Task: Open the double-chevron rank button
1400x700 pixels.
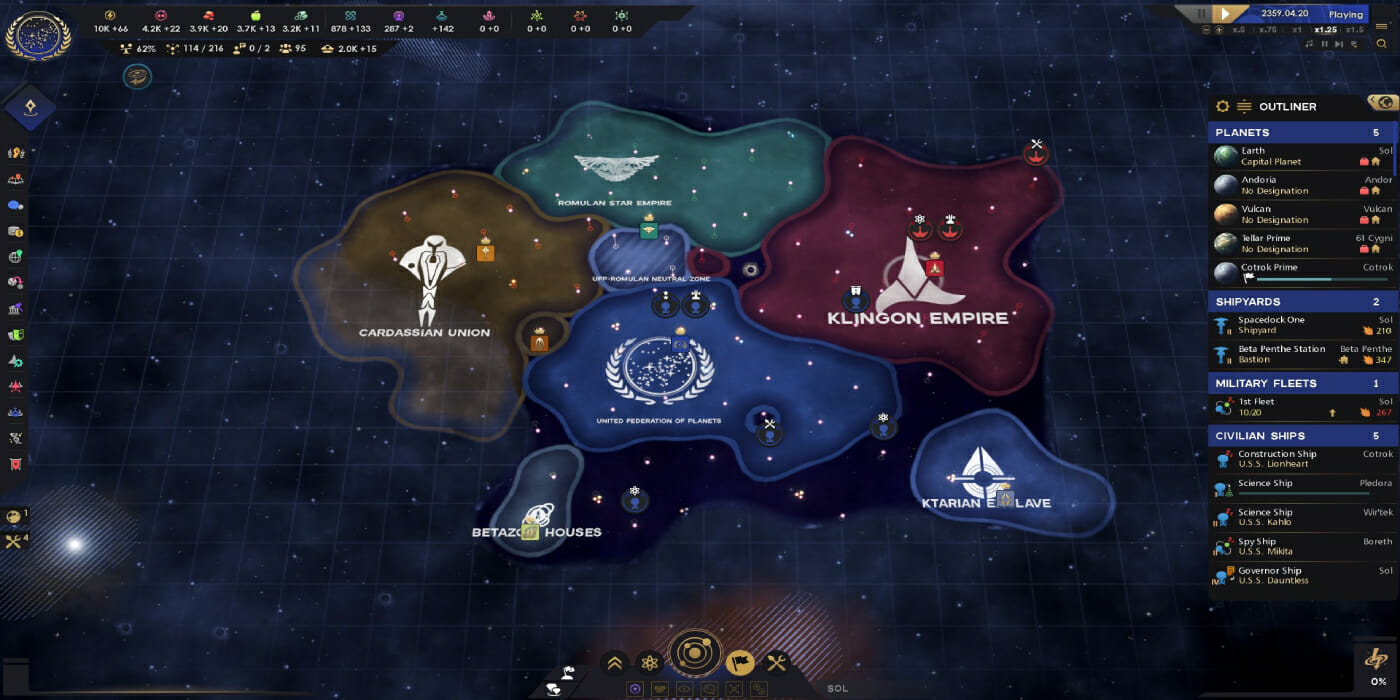Action: 614,662
